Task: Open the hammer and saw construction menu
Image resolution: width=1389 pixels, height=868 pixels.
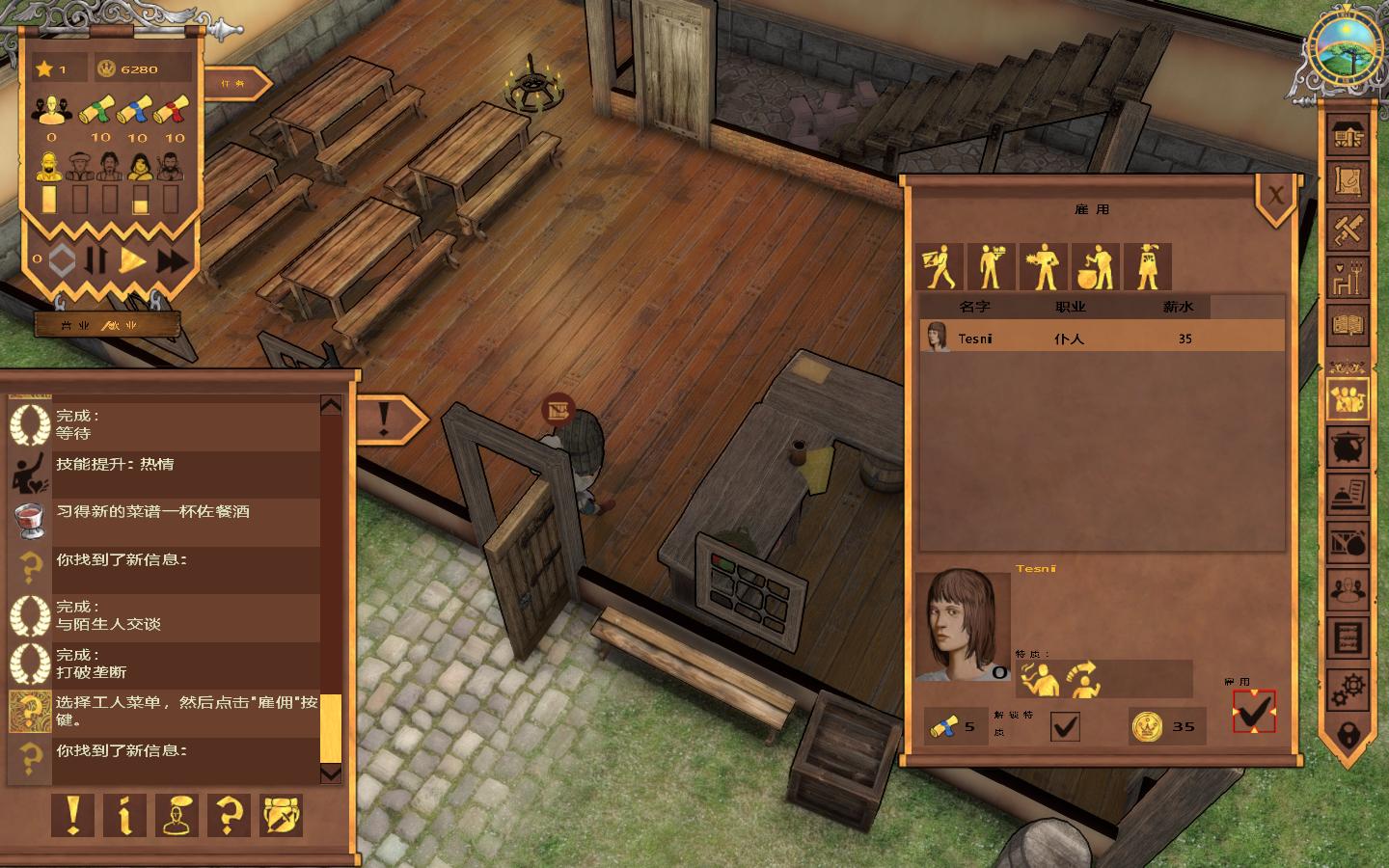Action: pos(1348,229)
